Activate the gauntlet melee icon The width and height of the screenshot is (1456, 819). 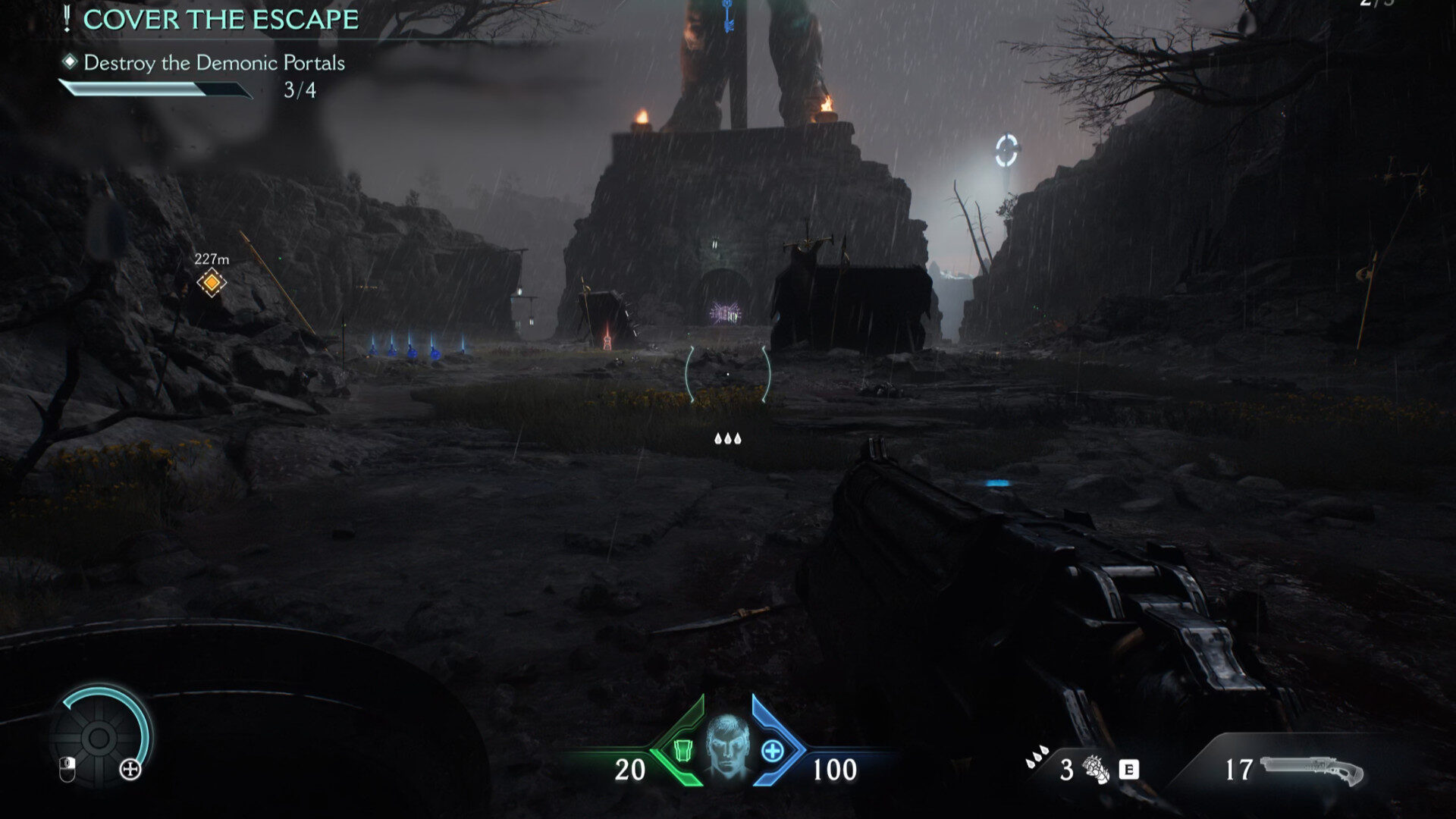1095,770
